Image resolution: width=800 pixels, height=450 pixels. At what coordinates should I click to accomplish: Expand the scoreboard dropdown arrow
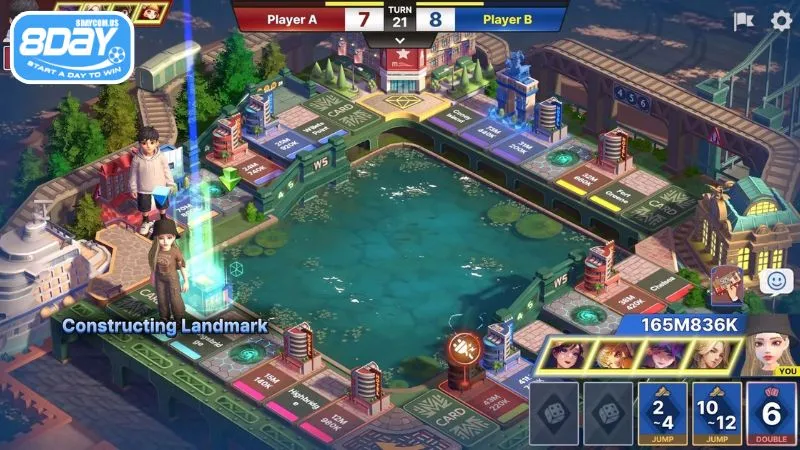pos(400,41)
